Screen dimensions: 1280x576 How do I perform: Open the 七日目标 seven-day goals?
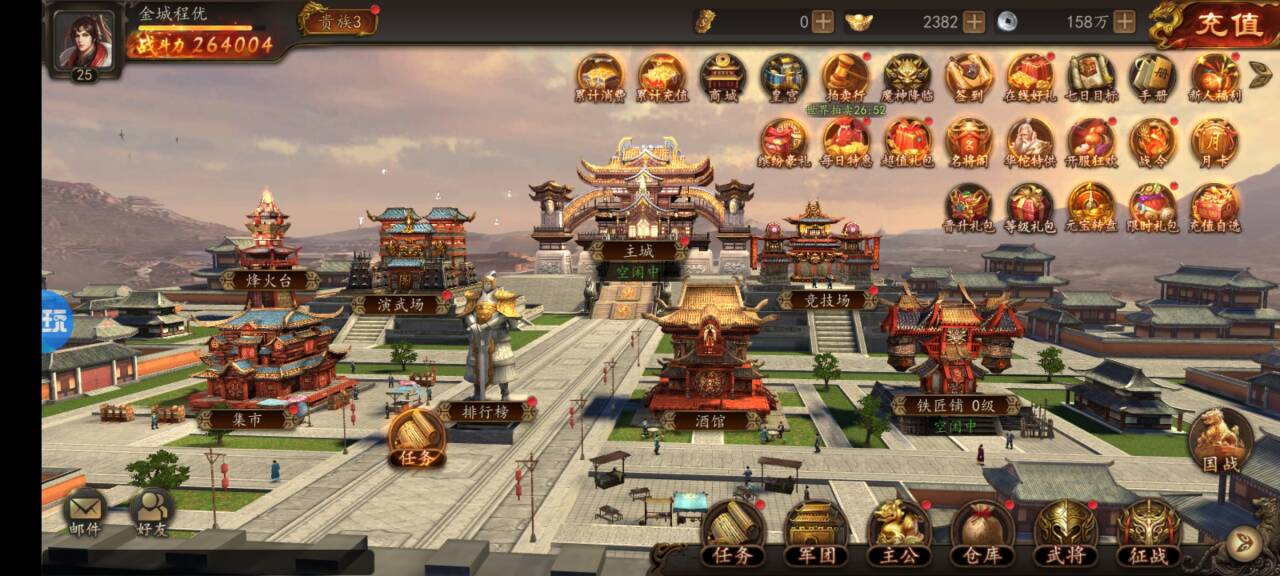tap(1091, 78)
